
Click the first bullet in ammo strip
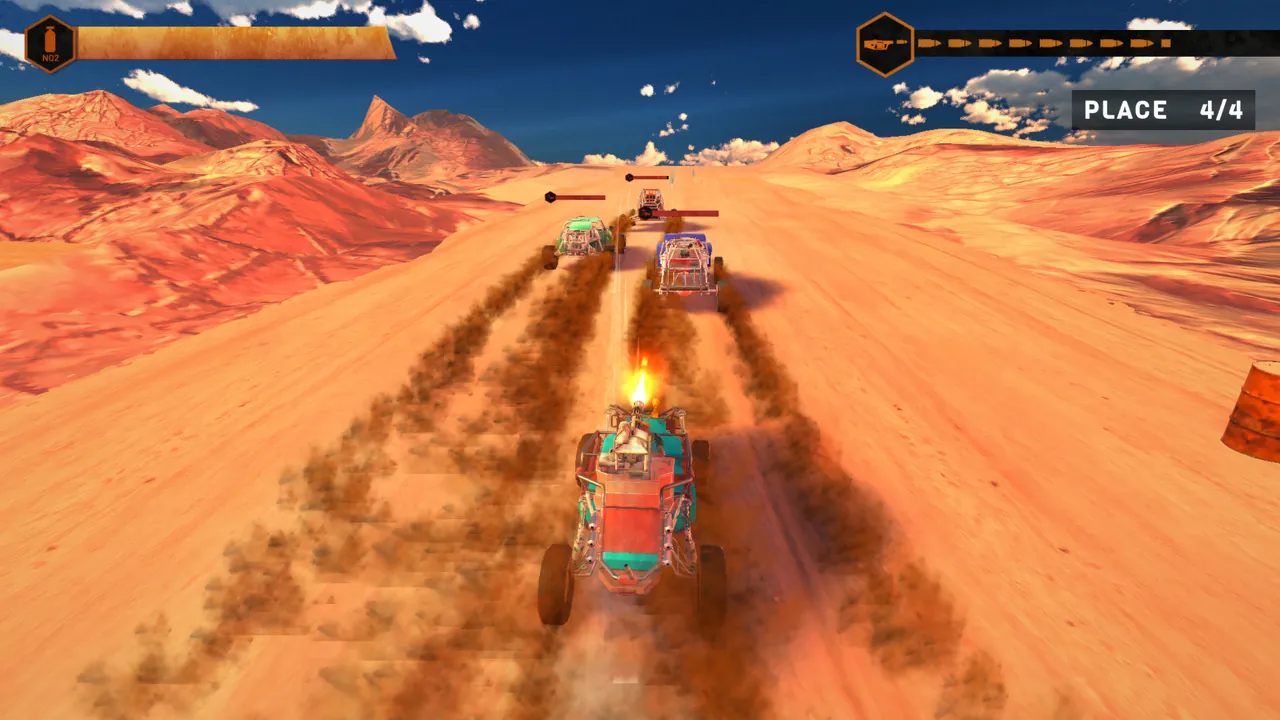pos(931,43)
